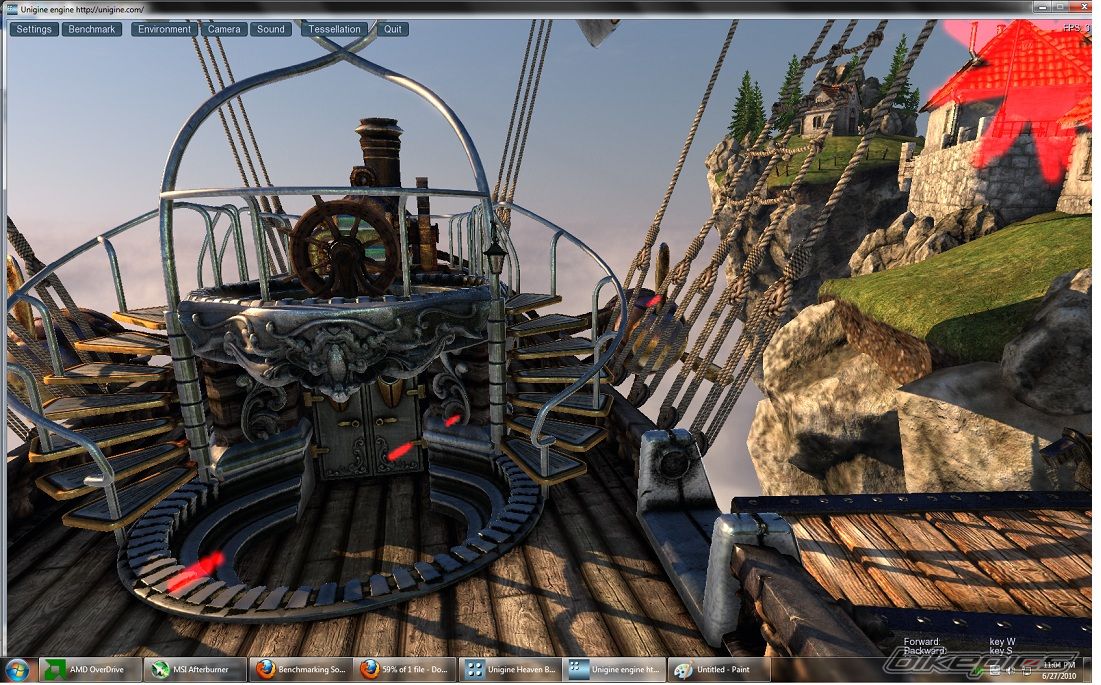Start the Benchmark run

[92, 29]
